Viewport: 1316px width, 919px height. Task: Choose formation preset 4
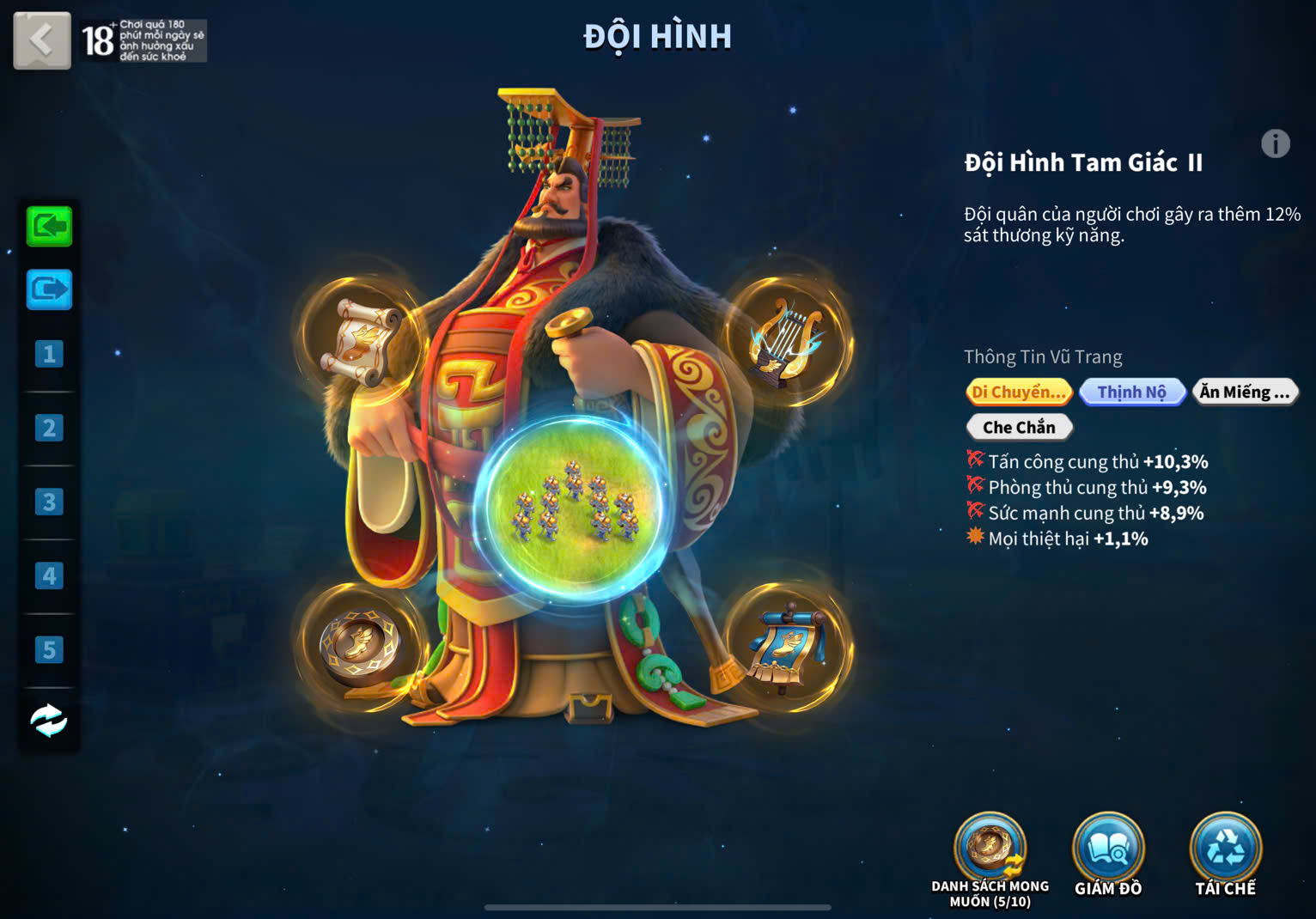(x=49, y=575)
